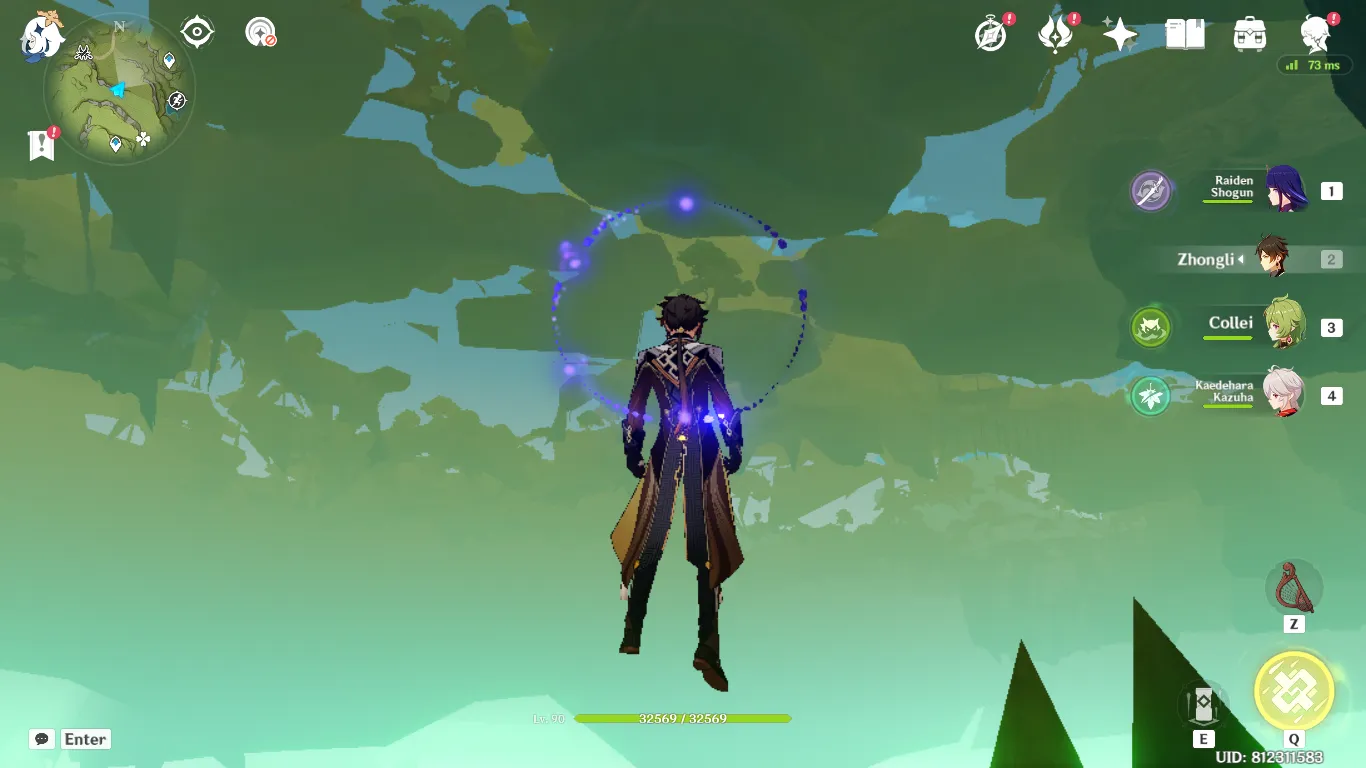Open the Archive book icon

(1185, 33)
